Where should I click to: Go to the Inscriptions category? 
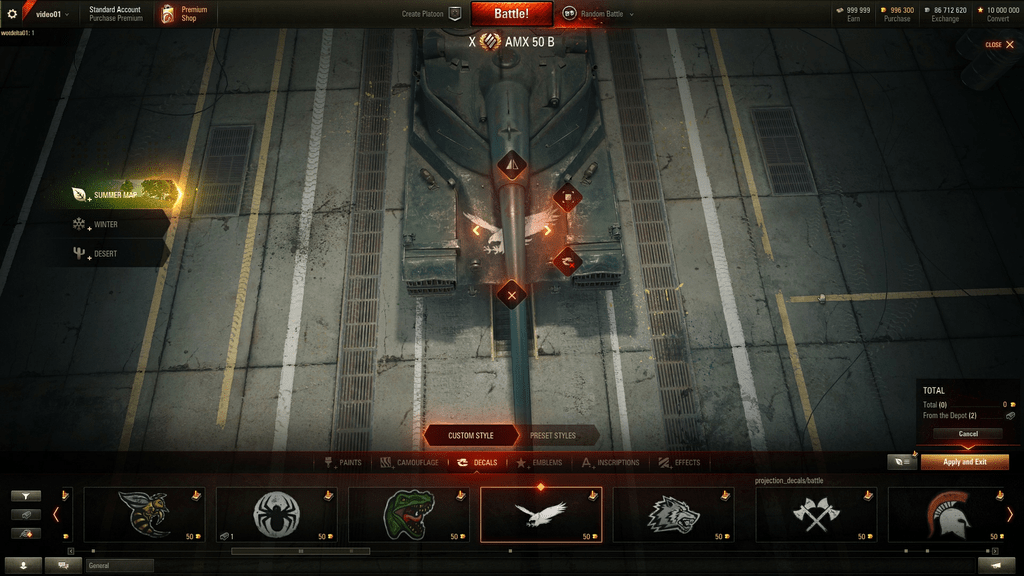[612, 463]
